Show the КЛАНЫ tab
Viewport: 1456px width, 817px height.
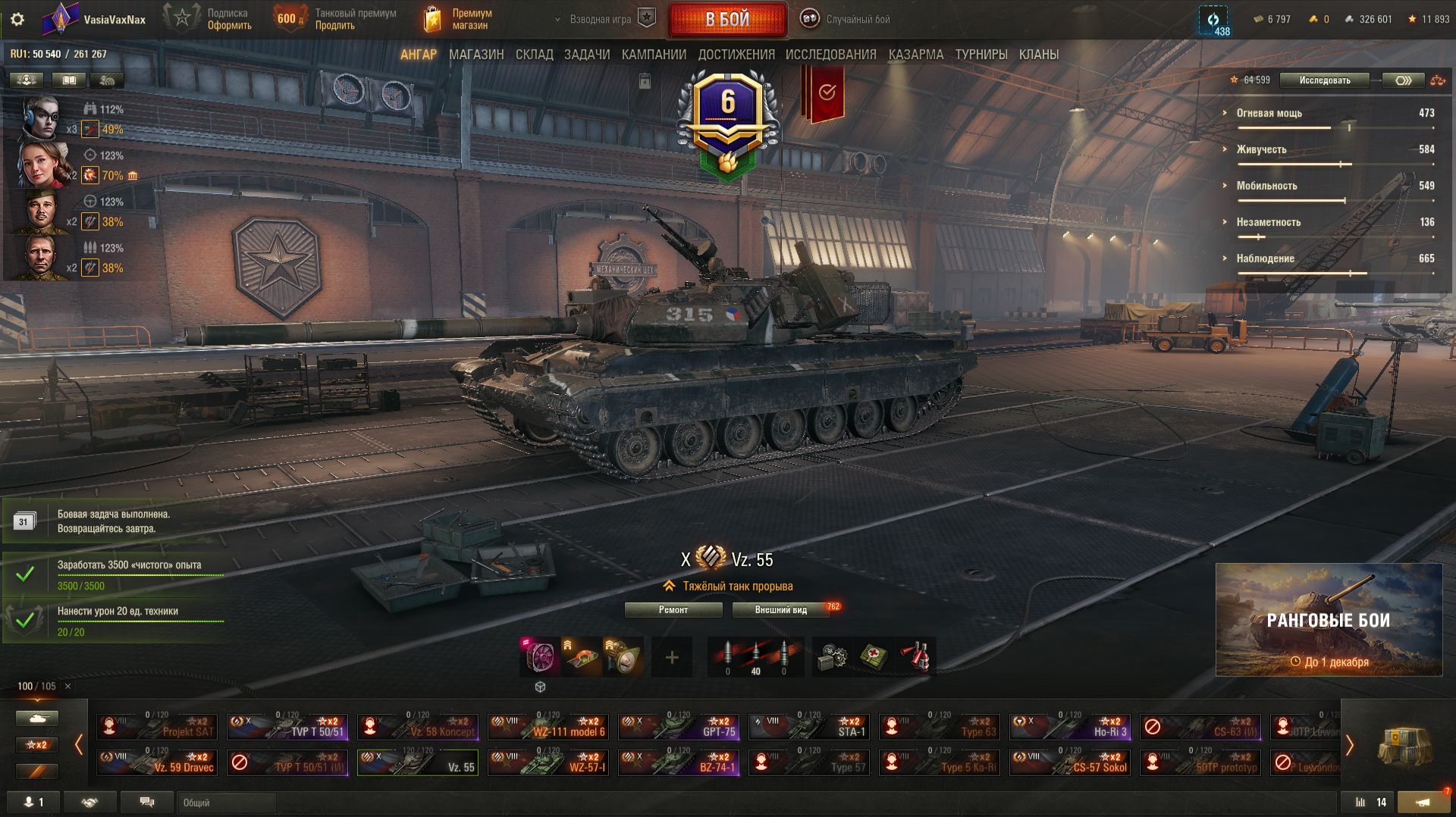[x=1038, y=55]
